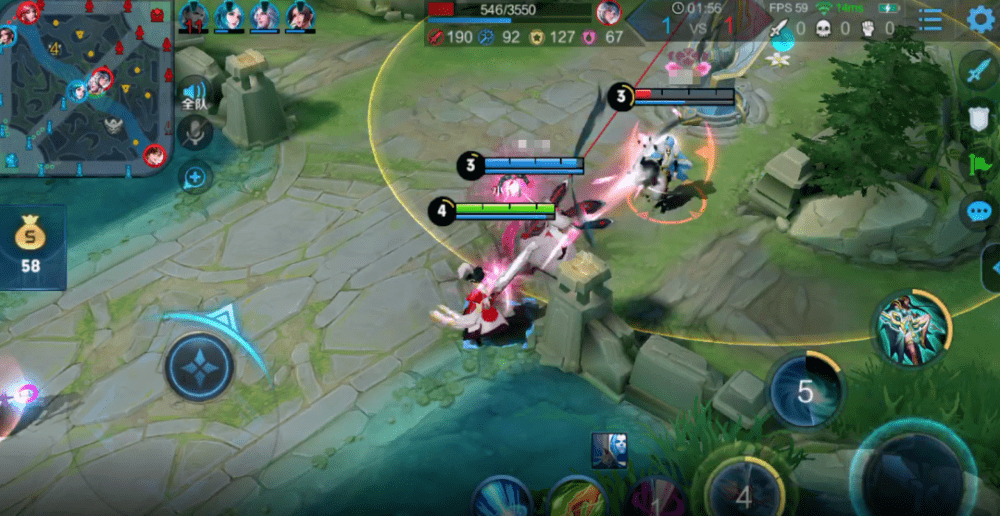Expand the arrow tab on right edge
This screenshot has width=1000, height=516.
point(992,267)
